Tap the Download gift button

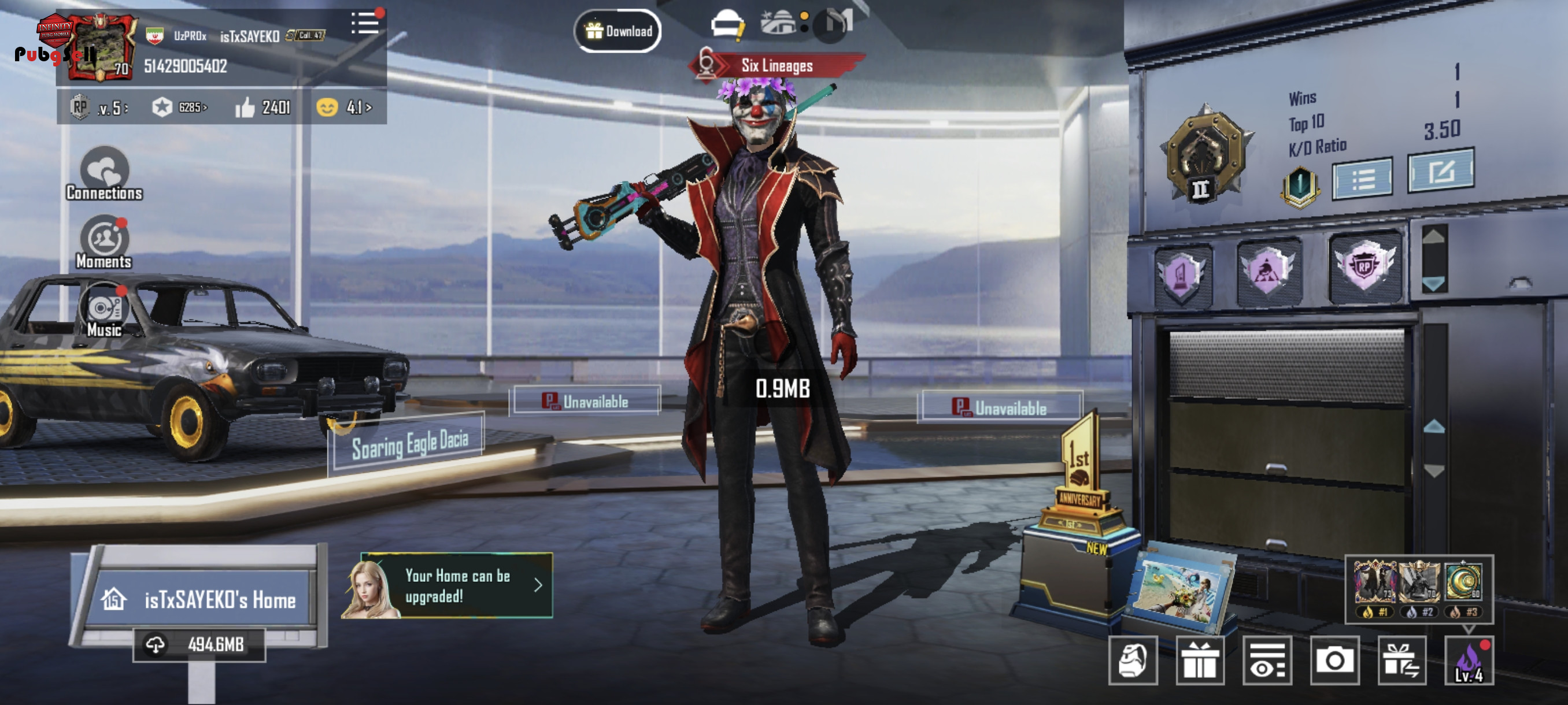pos(618,31)
